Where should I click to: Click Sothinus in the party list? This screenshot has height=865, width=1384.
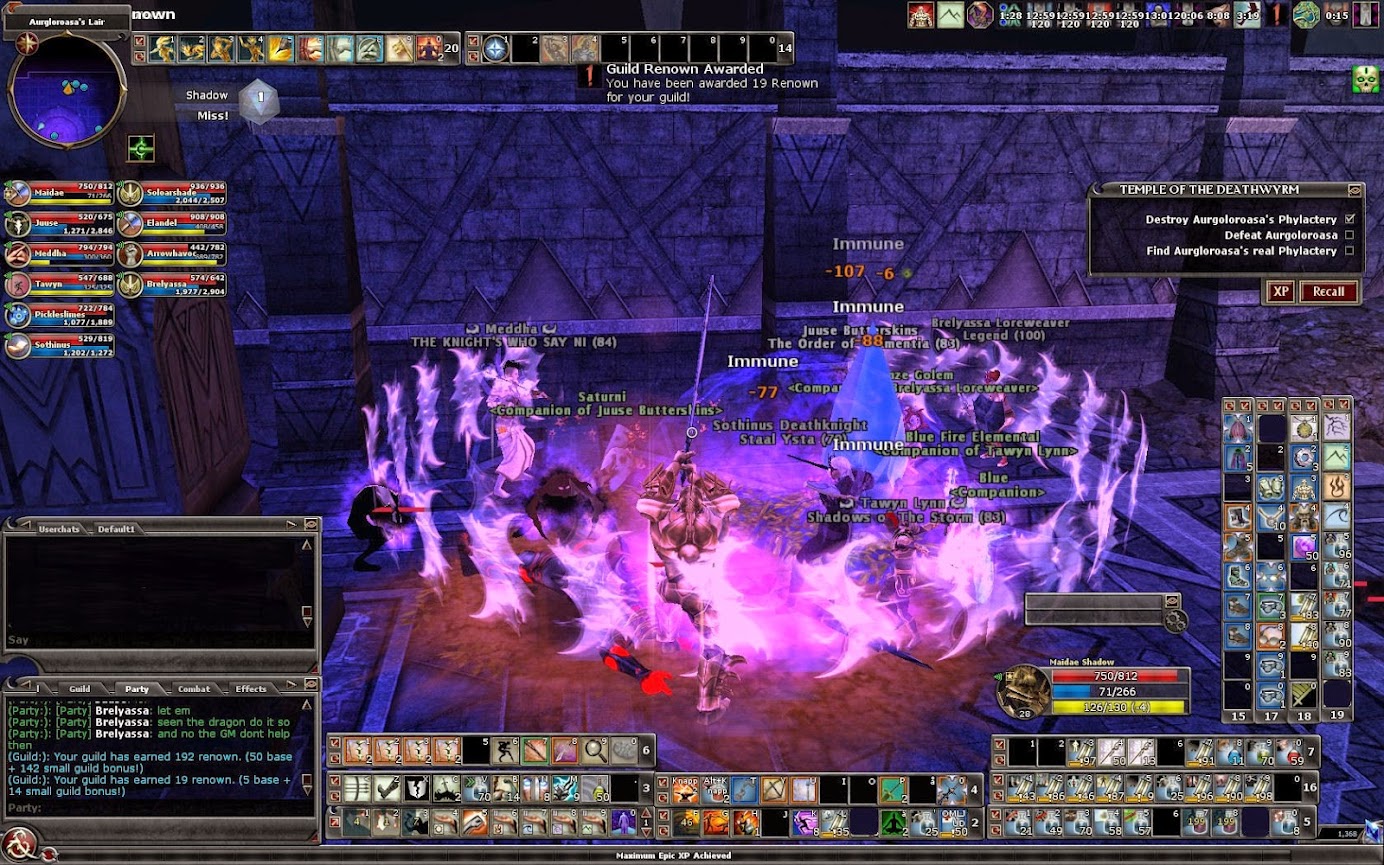(x=17, y=346)
